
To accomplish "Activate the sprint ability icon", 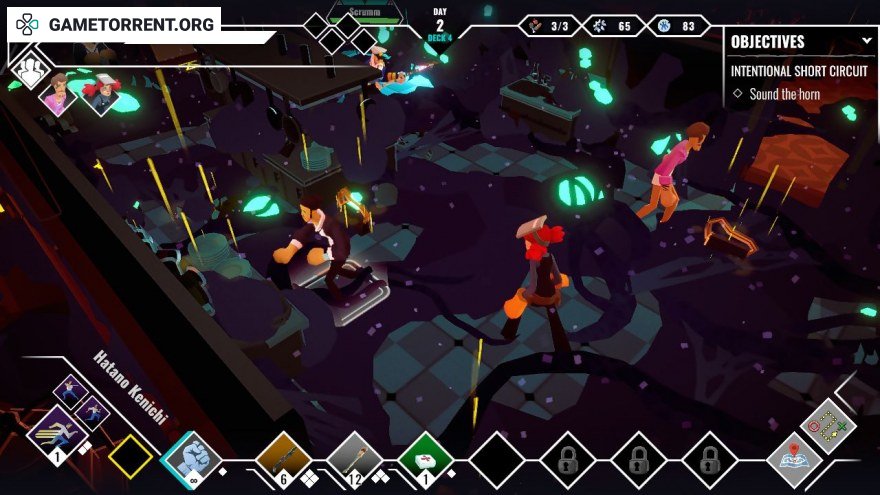I will pyautogui.click(x=54, y=434).
